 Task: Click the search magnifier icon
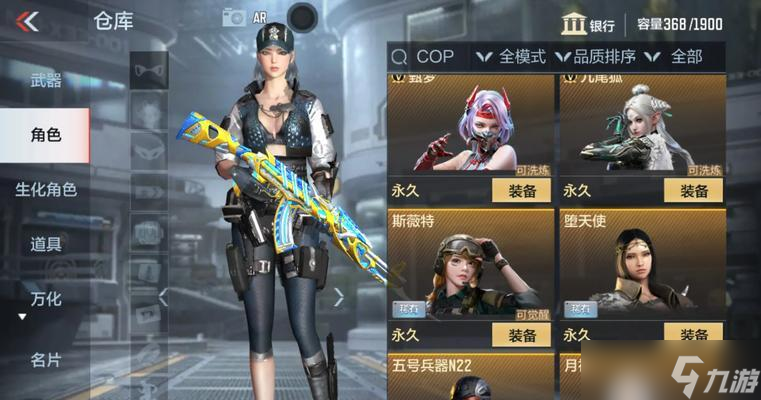click(x=399, y=57)
